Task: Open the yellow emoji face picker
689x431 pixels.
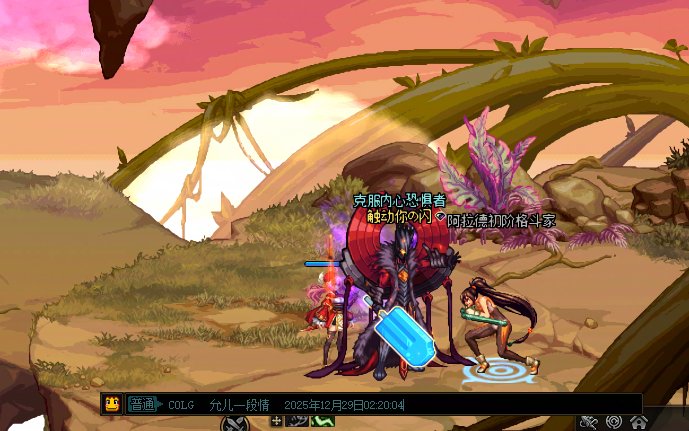Action: 112,404
